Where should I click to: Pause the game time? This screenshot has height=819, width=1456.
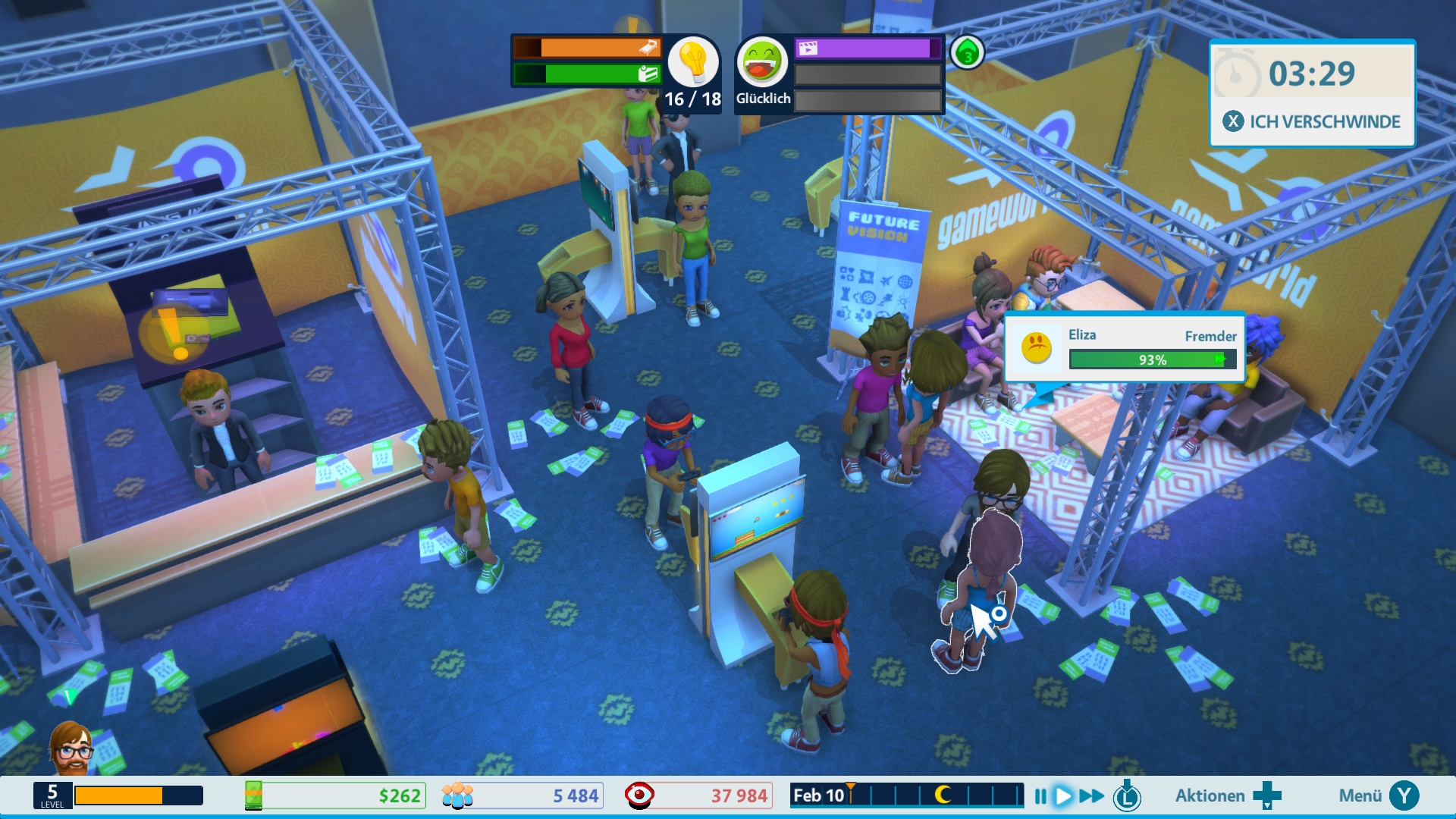tap(1040, 795)
